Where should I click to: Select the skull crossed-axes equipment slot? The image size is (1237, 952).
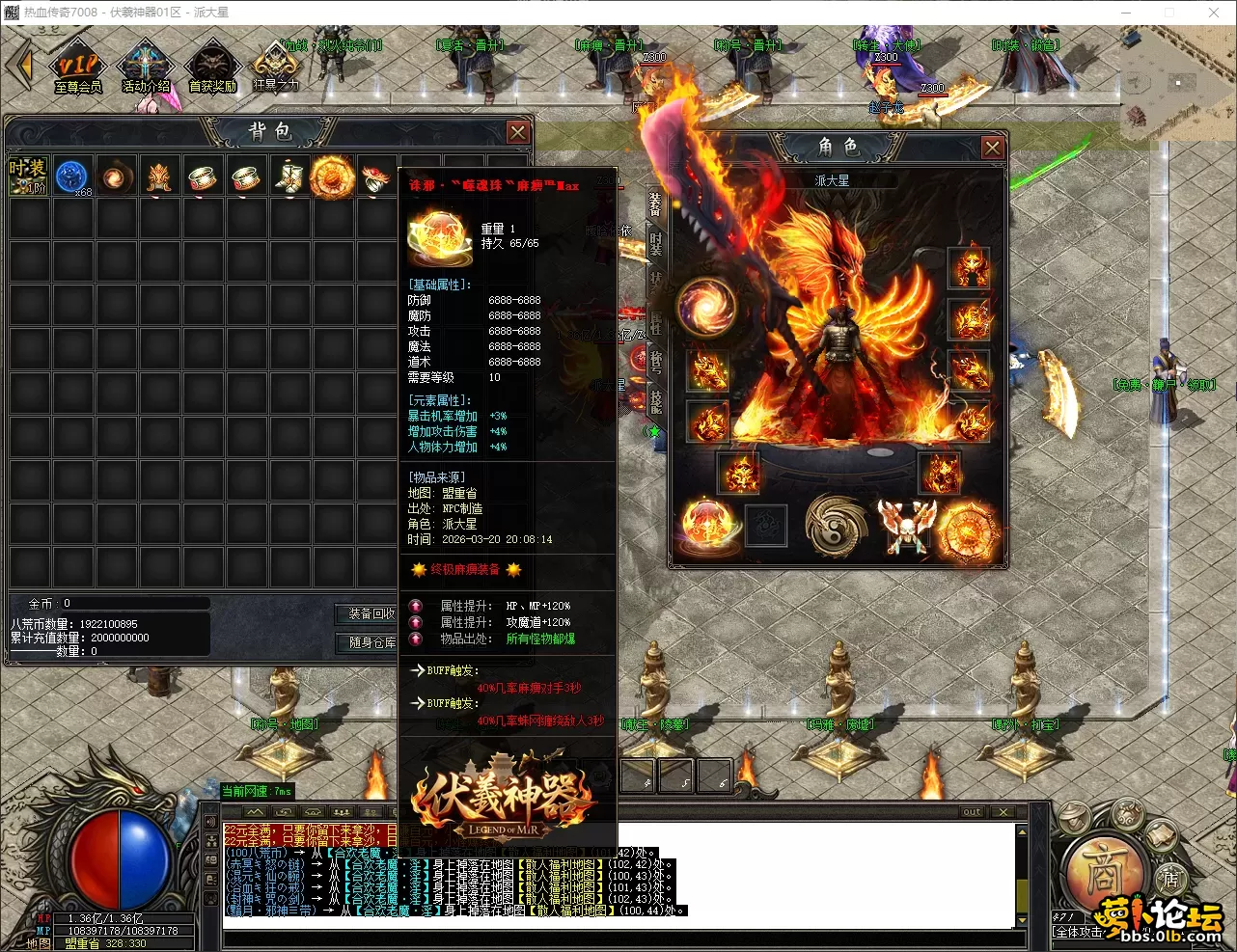coord(907,527)
